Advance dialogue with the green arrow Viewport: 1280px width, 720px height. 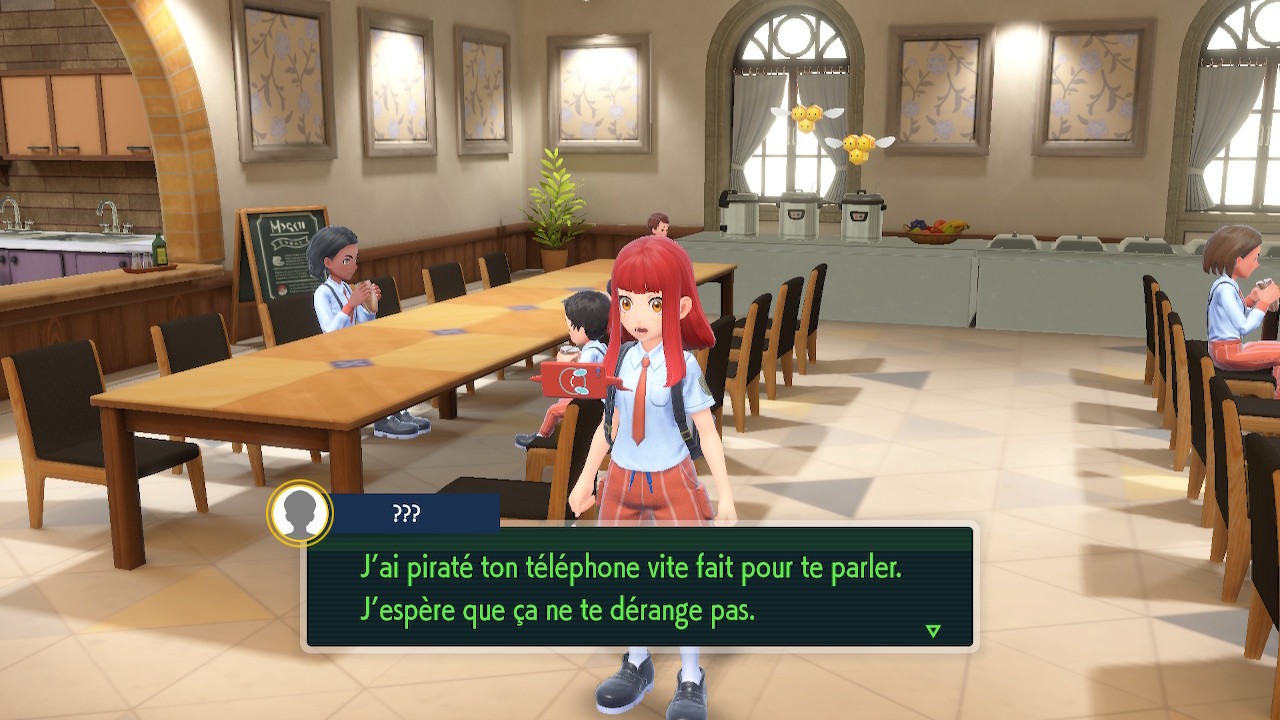point(933,631)
